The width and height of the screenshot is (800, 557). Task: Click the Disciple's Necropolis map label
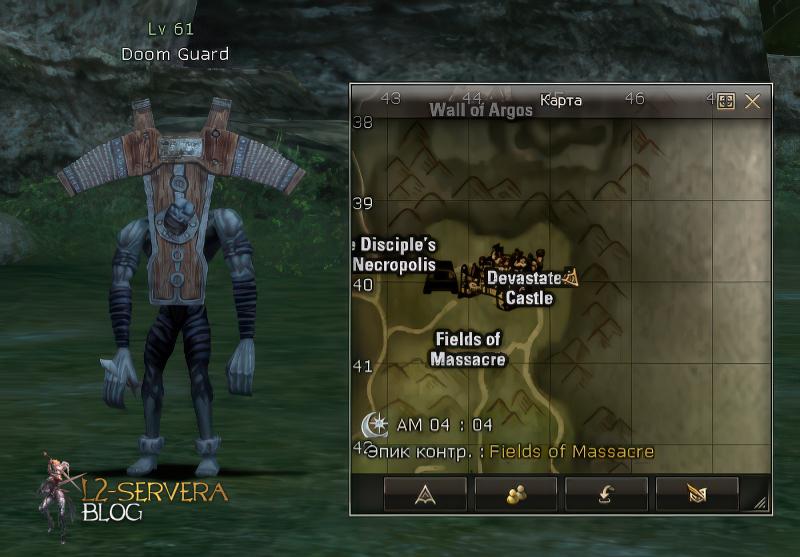[x=396, y=255]
